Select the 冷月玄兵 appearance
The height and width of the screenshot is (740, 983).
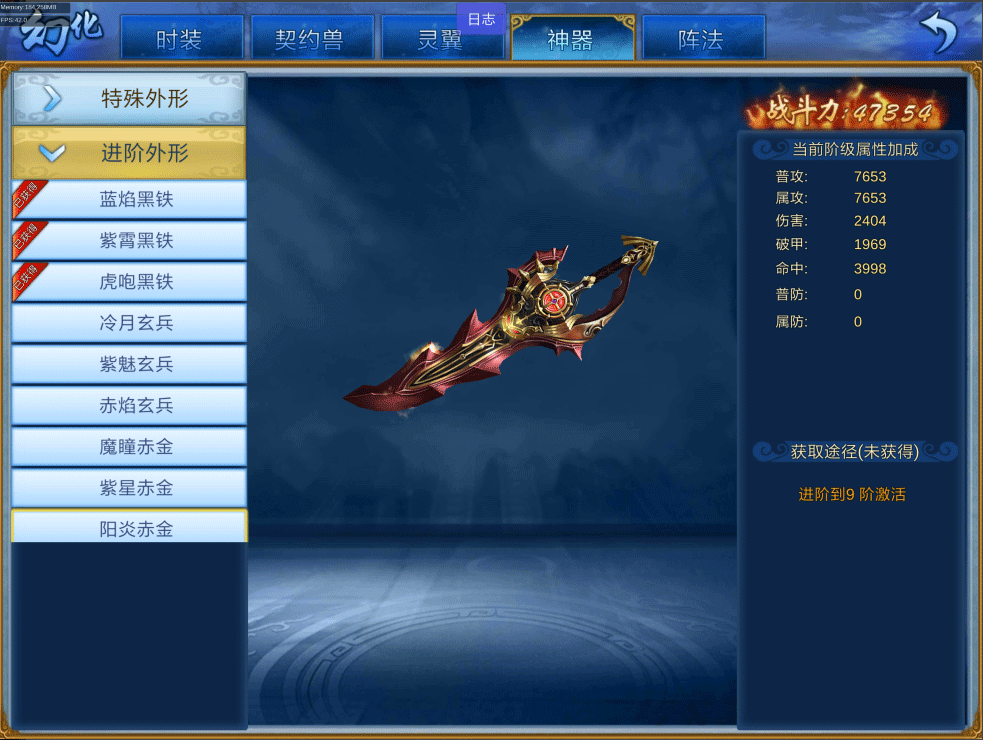[x=136, y=323]
